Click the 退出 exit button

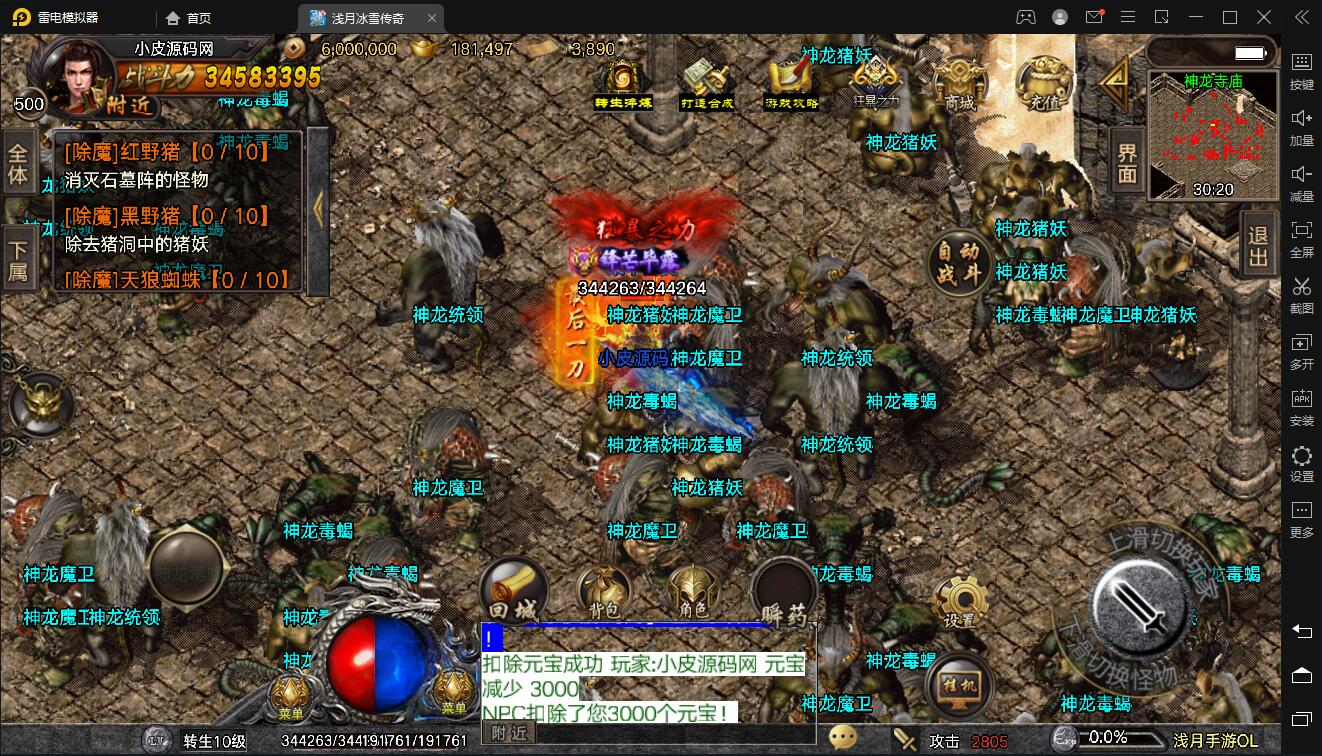(1259, 246)
